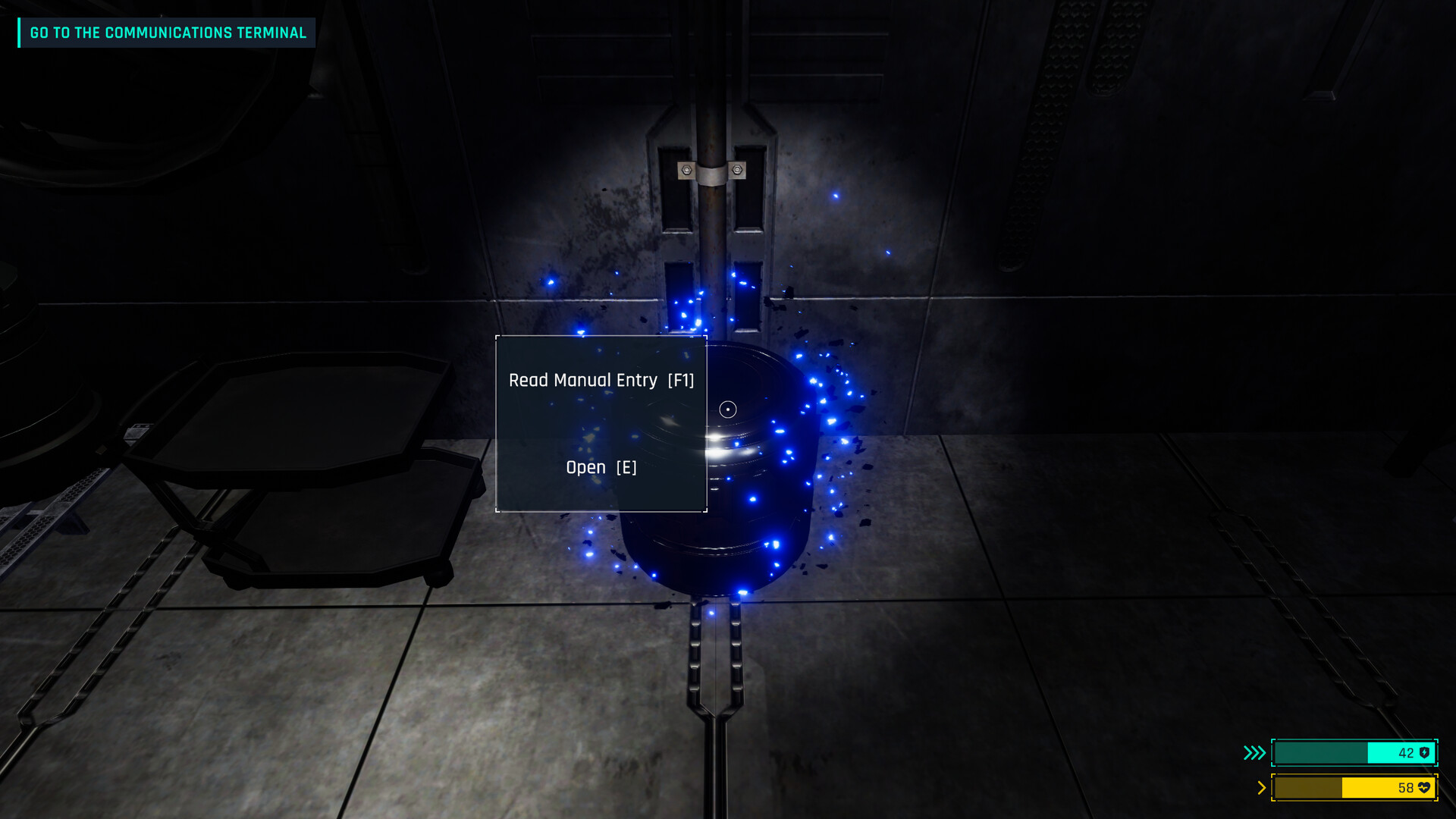The height and width of the screenshot is (819, 1456).
Task: Select the GO TO THE COMMUNICATIONS TERMINAL objective
Action: tap(167, 33)
